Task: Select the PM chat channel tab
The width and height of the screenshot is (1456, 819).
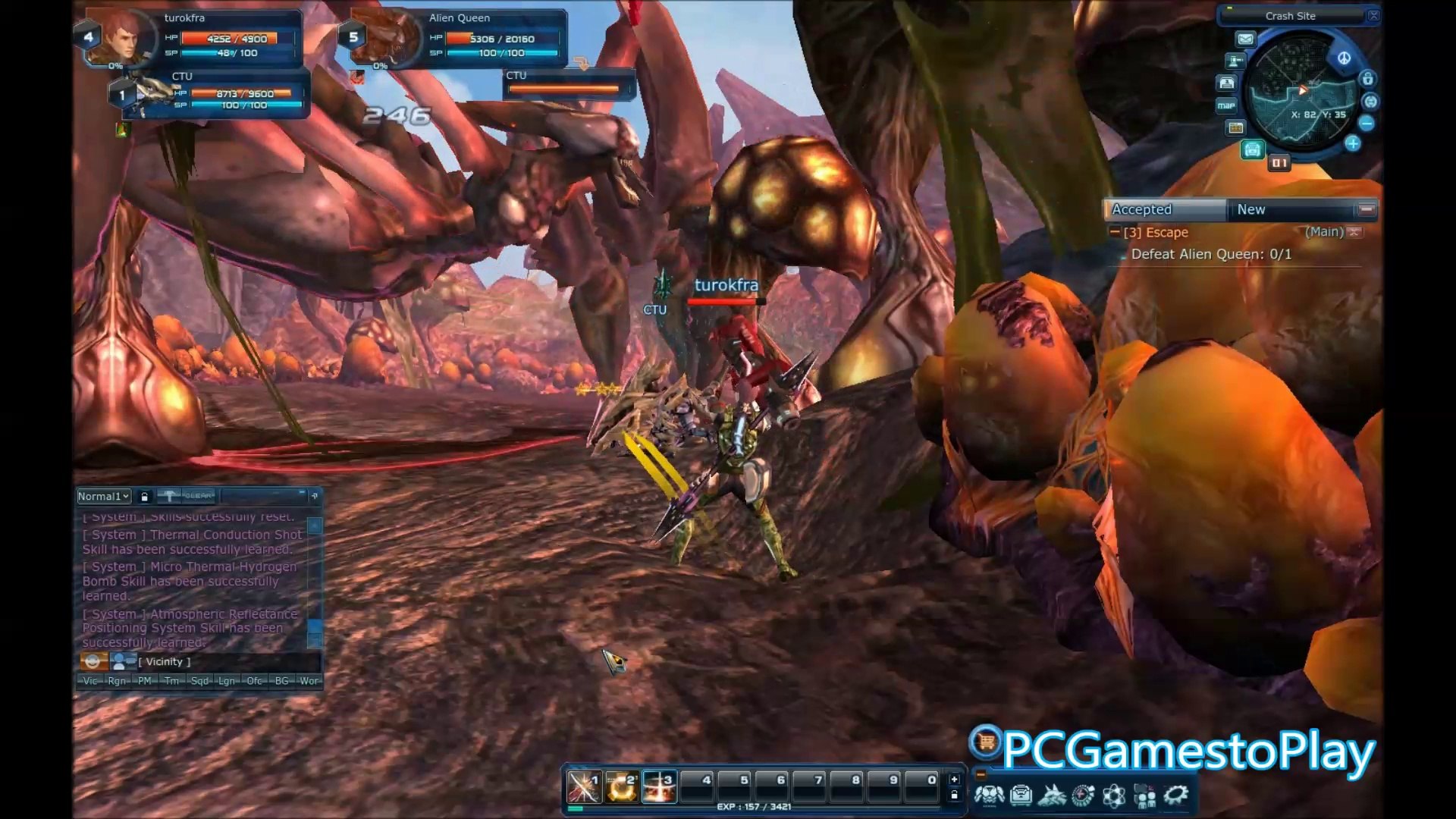Action: pos(144,681)
